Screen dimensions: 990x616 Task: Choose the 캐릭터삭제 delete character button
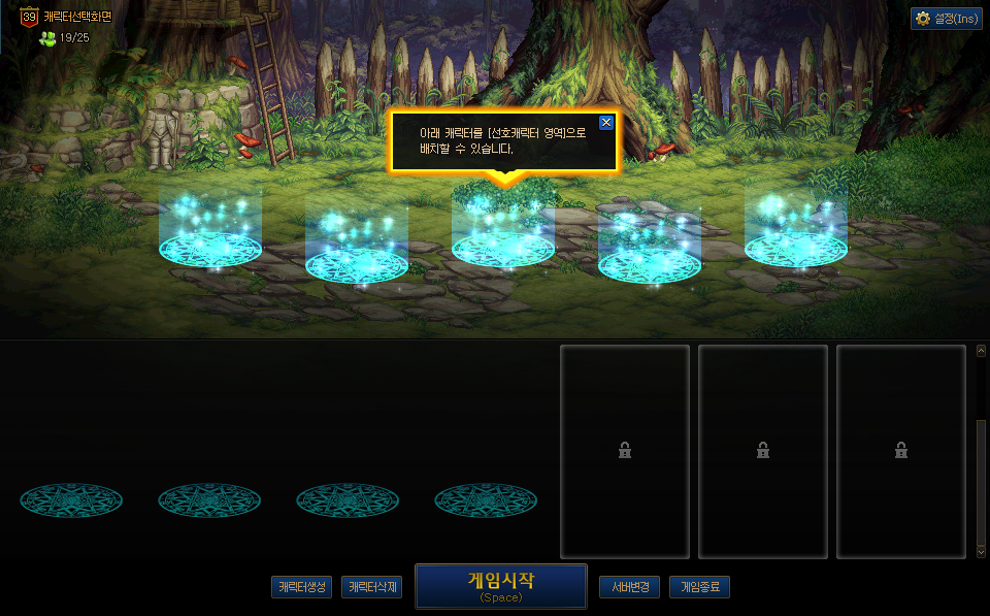point(371,587)
